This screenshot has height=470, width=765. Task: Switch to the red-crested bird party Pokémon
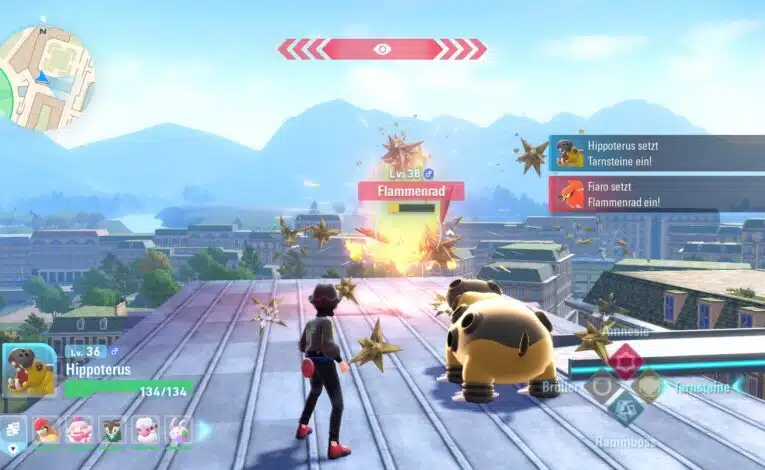coord(46,430)
